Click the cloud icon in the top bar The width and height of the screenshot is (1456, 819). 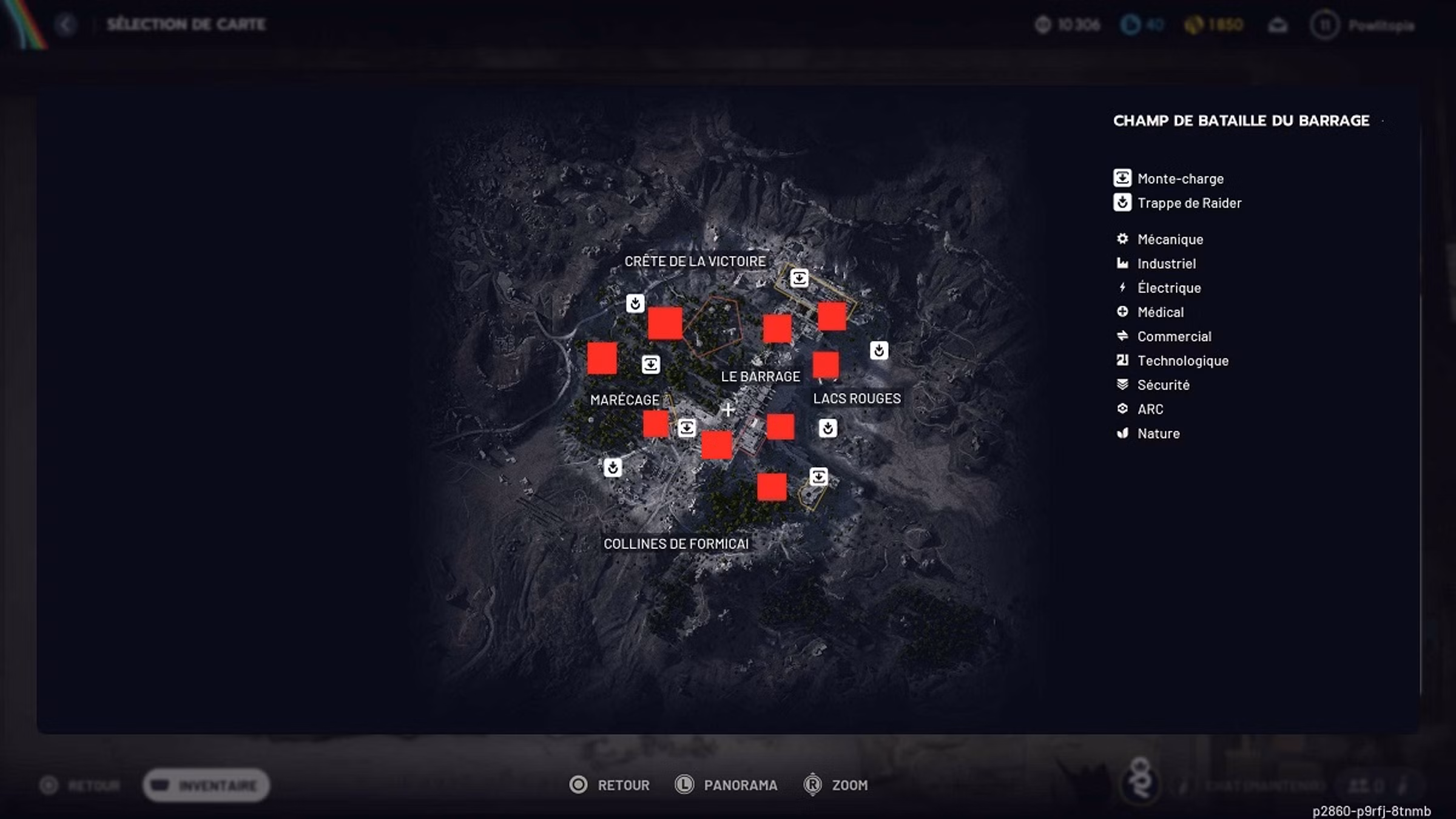[x=1277, y=25]
